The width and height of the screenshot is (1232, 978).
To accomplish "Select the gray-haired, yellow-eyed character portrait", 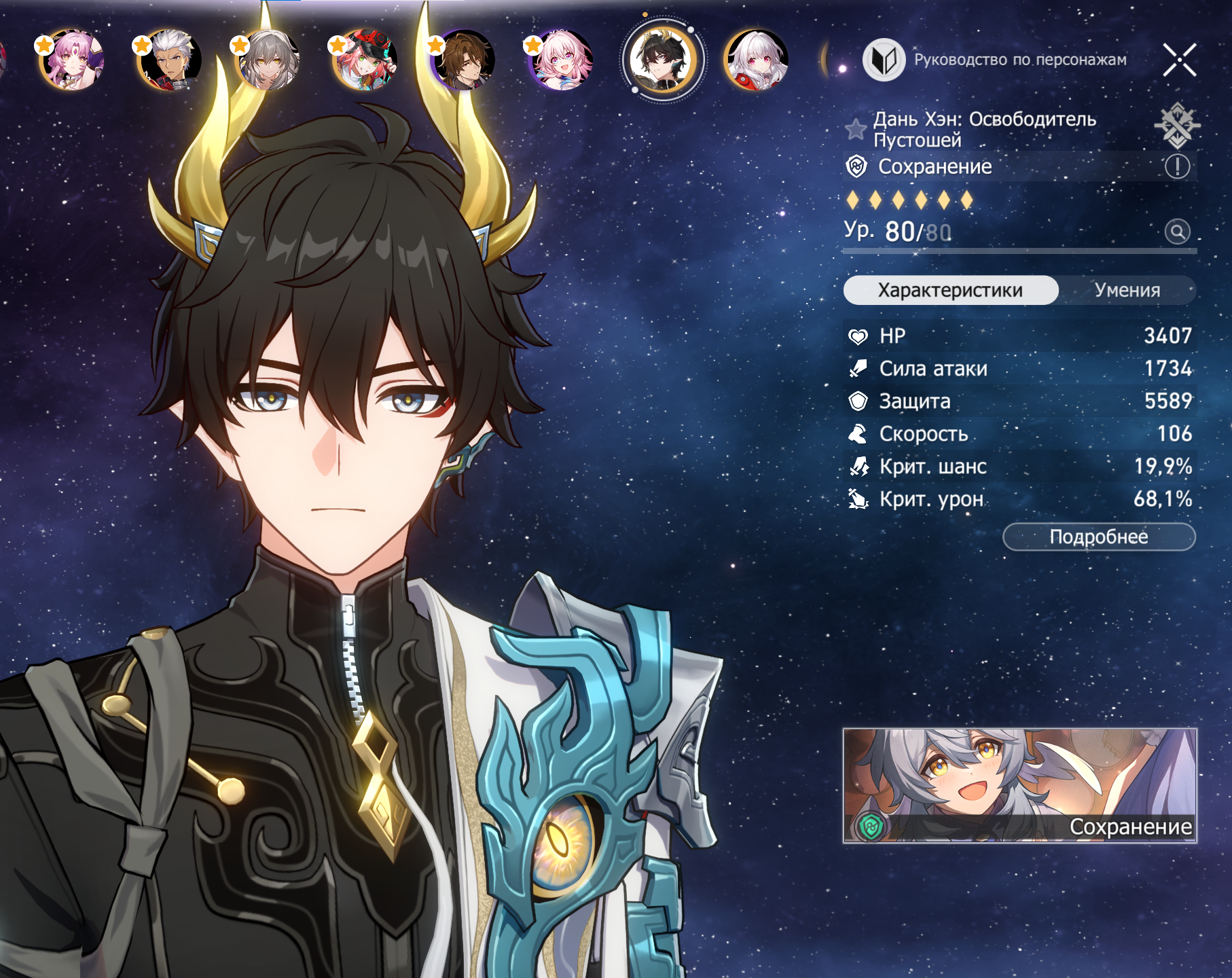I will [x=268, y=60].
